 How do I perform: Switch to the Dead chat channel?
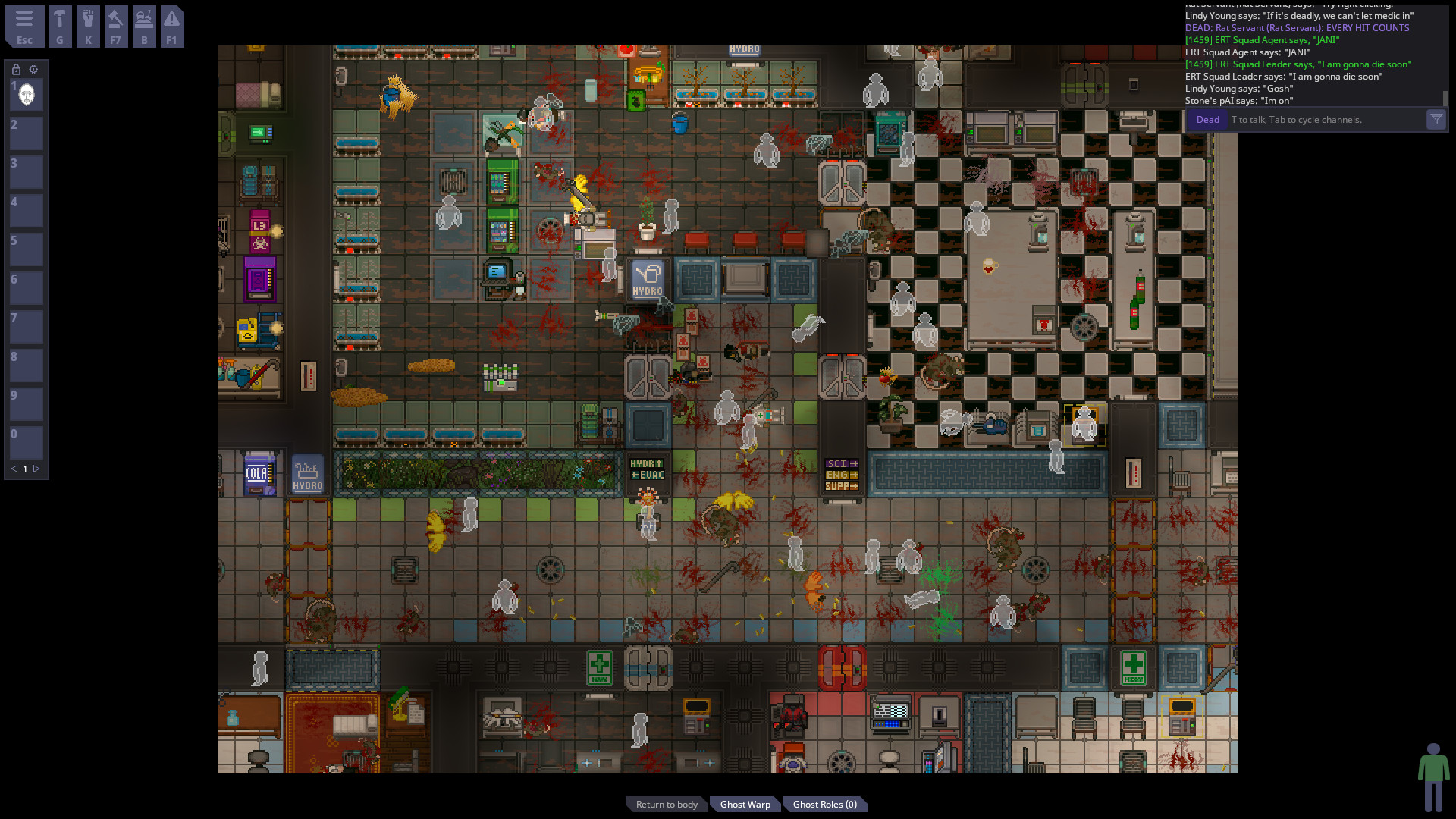(x=1207, y=119)
